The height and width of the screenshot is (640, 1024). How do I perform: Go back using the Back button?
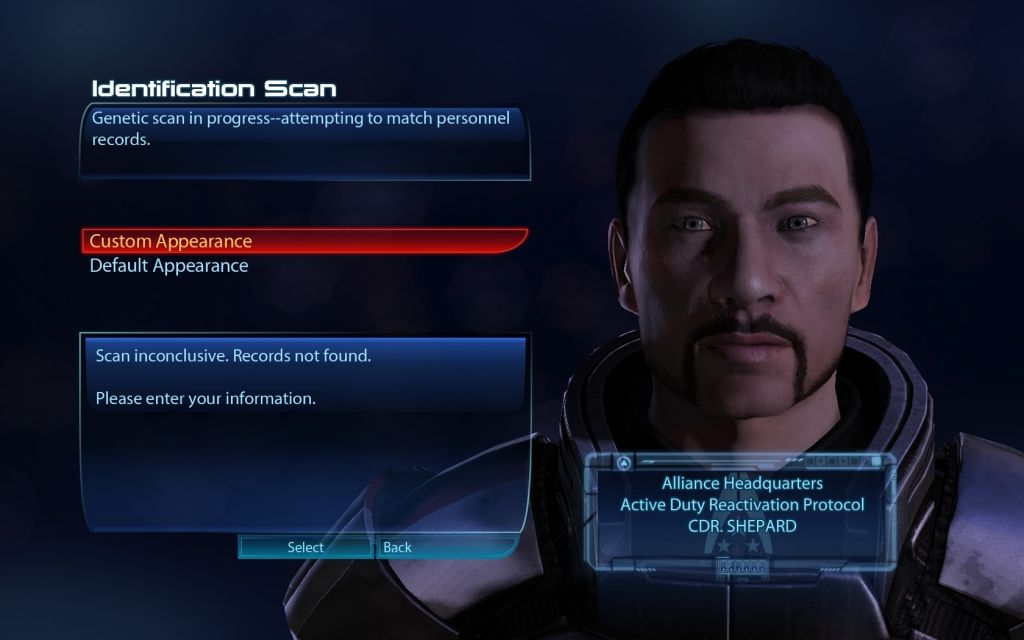click(x=398, y=547)
